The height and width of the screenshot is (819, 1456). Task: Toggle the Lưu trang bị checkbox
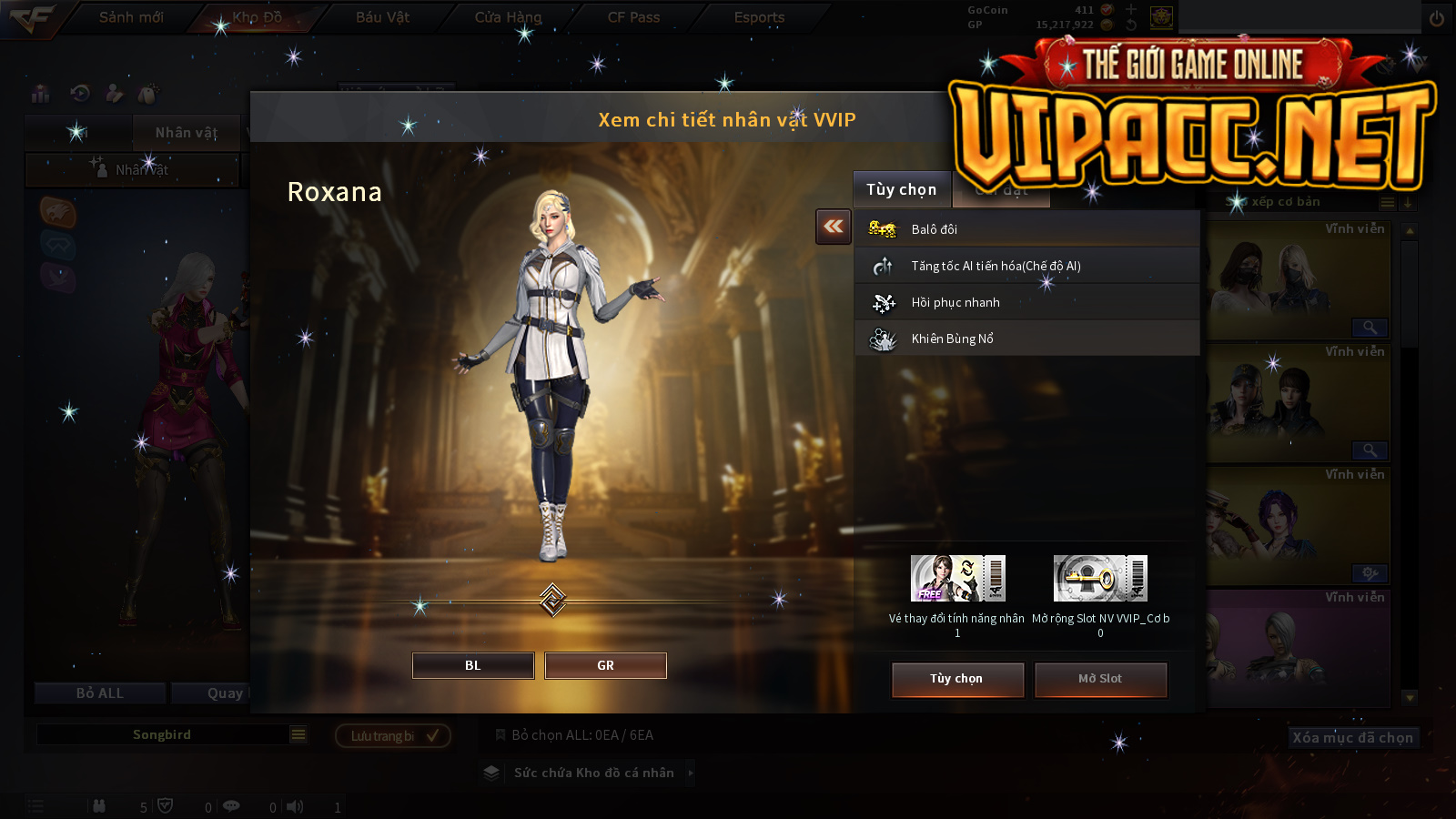(432, 735)
